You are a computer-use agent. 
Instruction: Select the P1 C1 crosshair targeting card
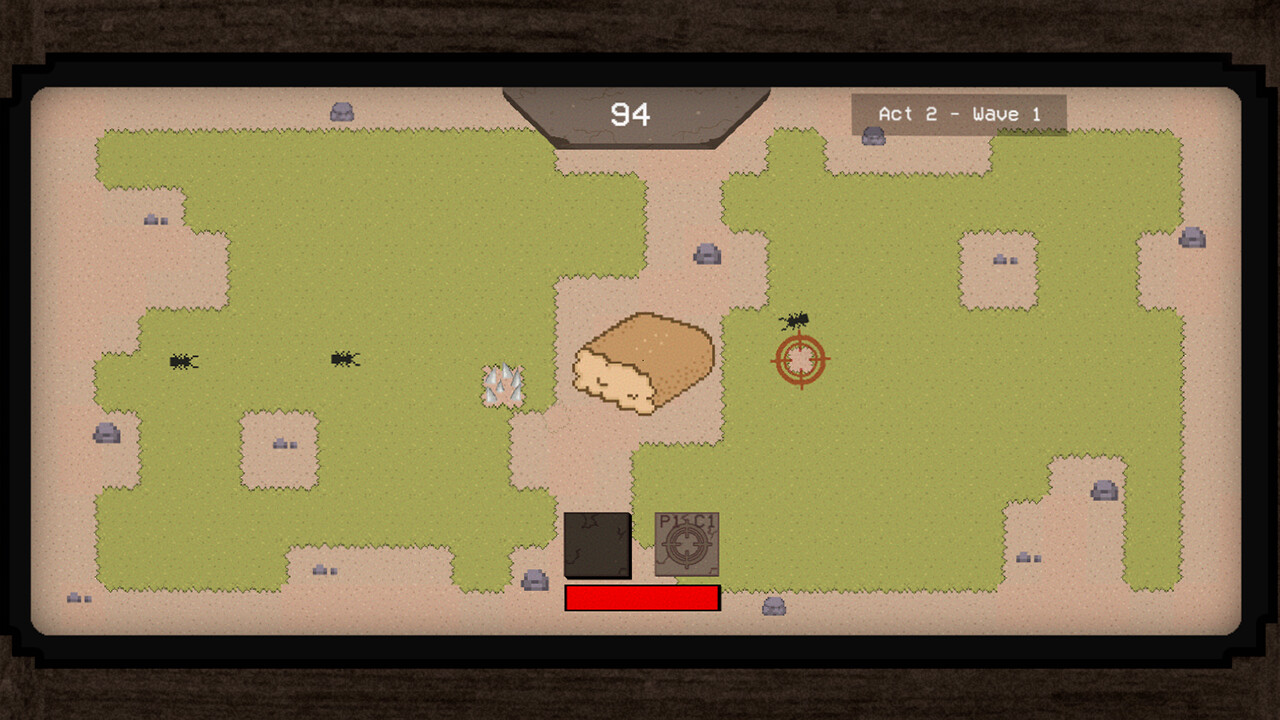(x=686, y=545)
